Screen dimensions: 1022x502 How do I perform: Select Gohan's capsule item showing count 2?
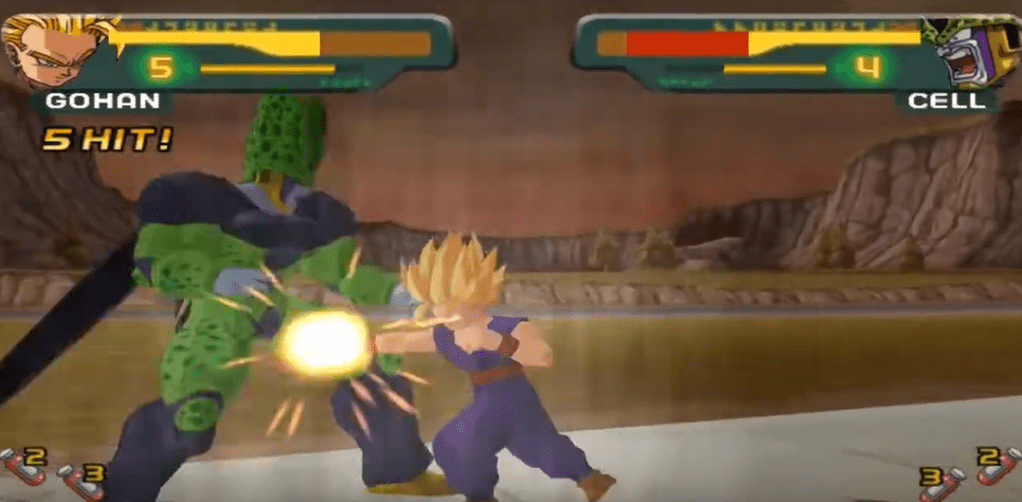tap(22, 465)
